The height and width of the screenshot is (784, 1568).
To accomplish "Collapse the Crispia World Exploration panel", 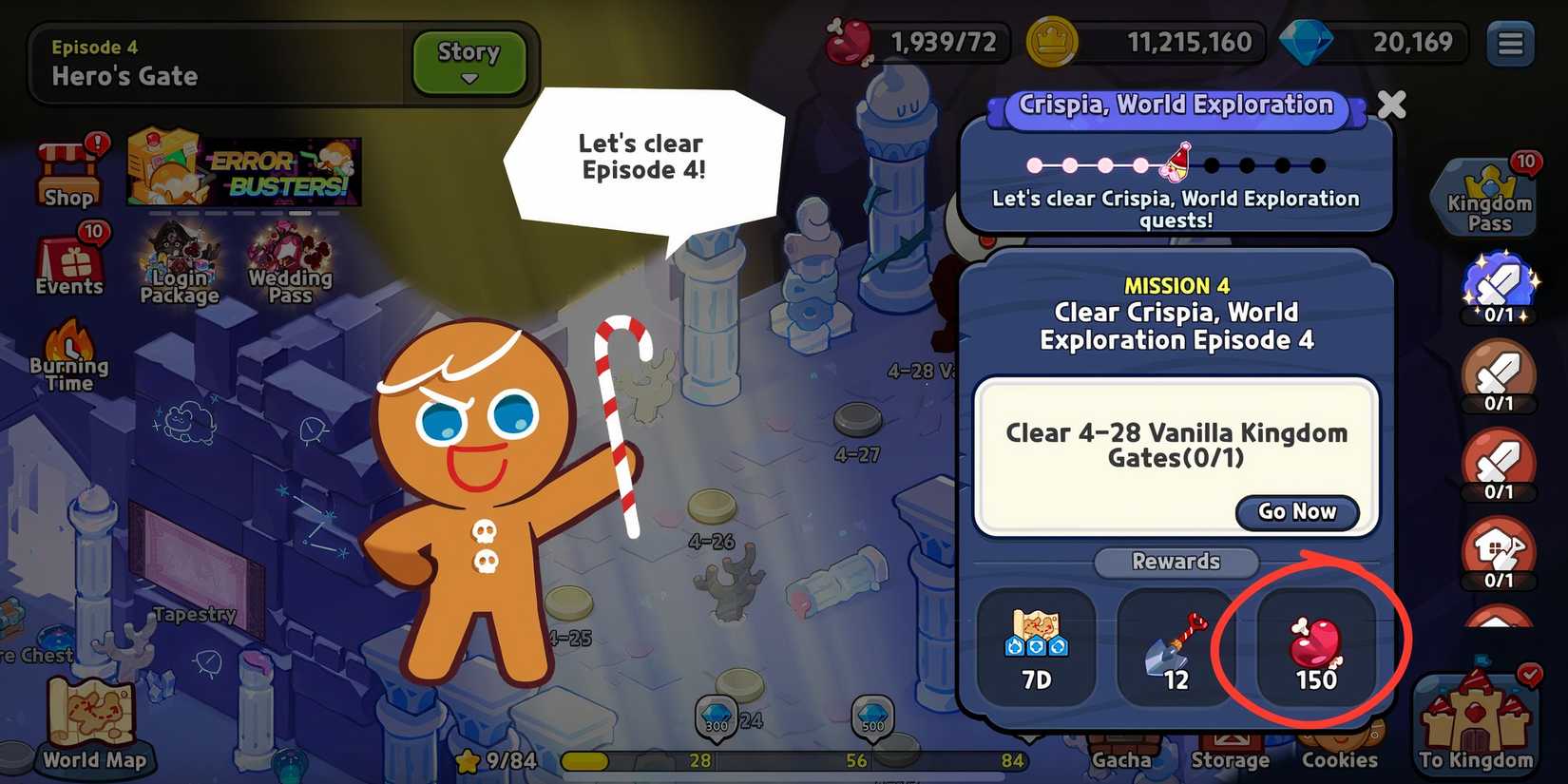I will click(x=1390, y=105).
